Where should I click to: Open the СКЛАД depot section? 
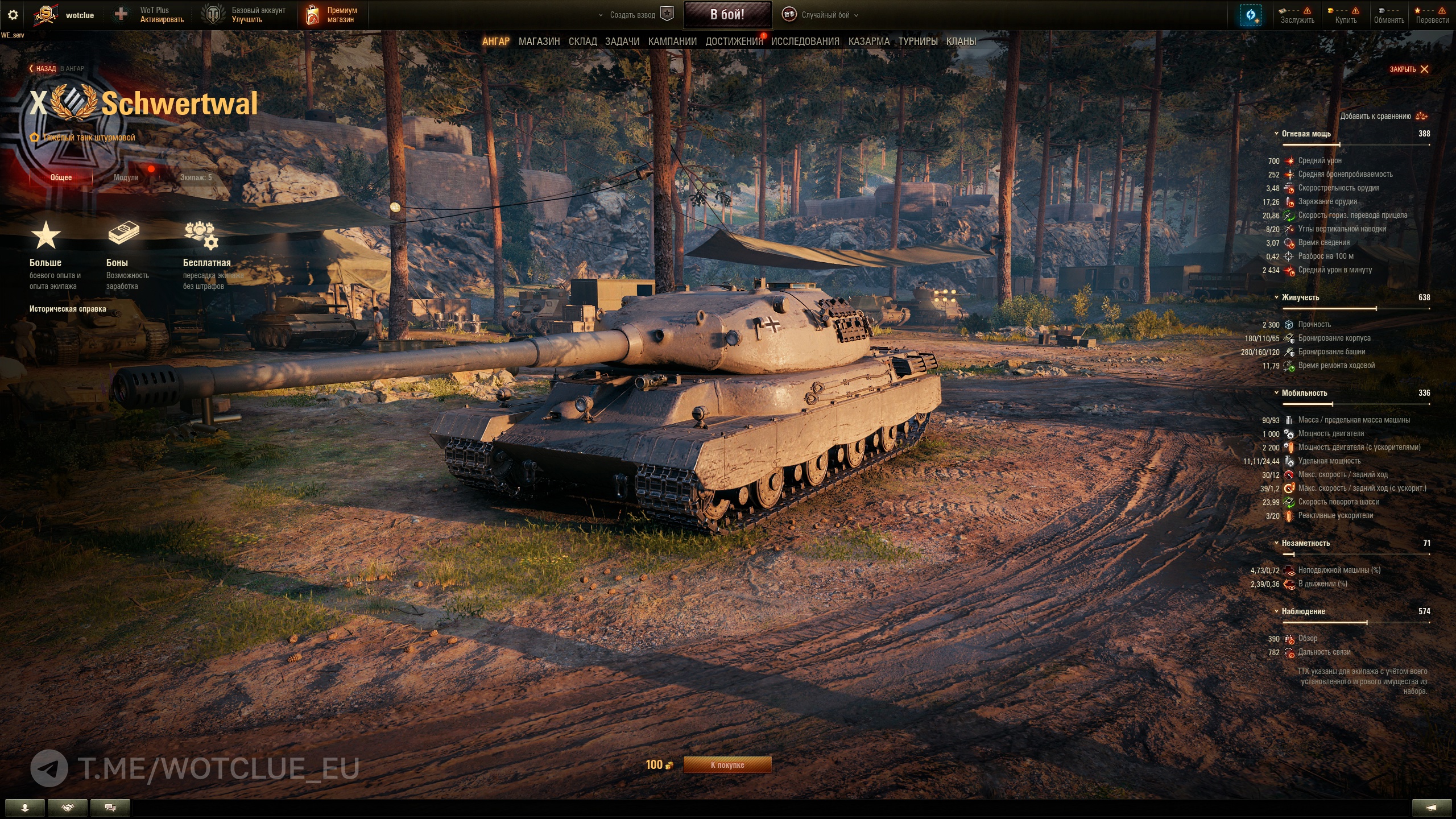pyautogui.click(x=582, y=42)
